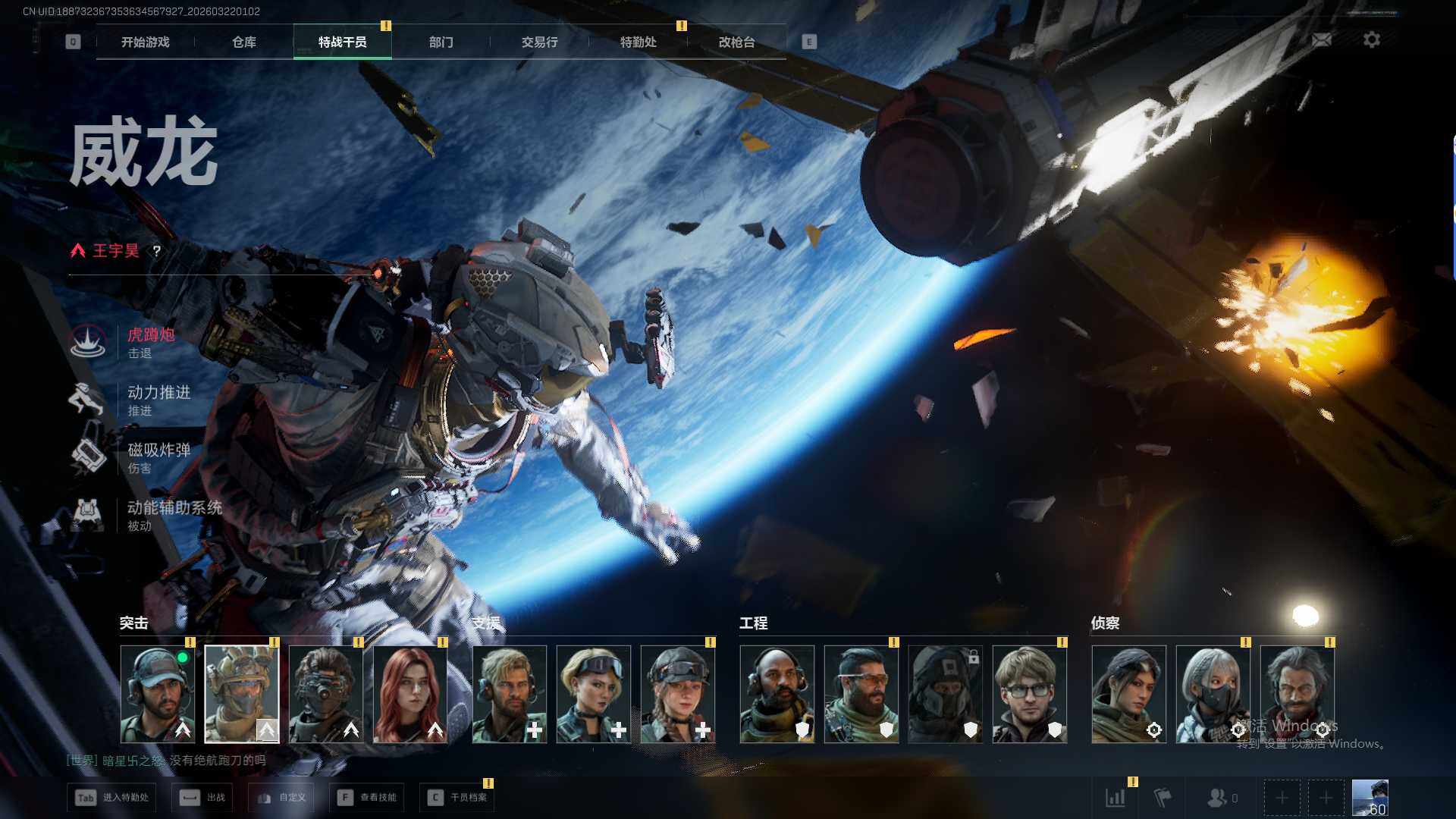Click the 查看技能 button

click(x=367, y=798)
